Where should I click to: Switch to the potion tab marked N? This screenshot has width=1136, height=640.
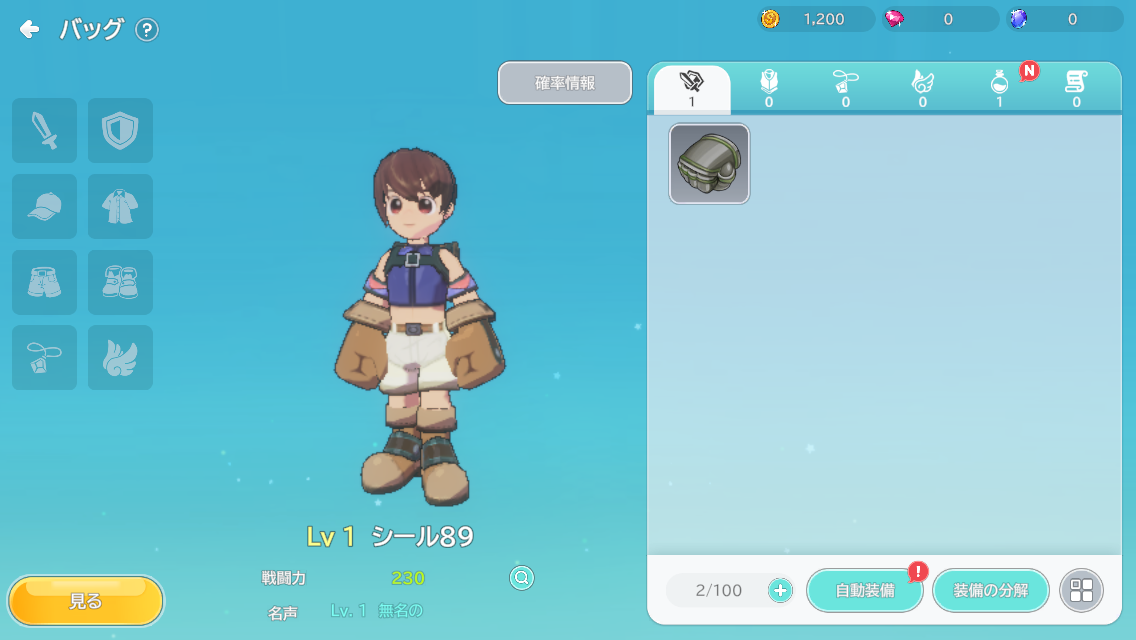pos(999,89)
